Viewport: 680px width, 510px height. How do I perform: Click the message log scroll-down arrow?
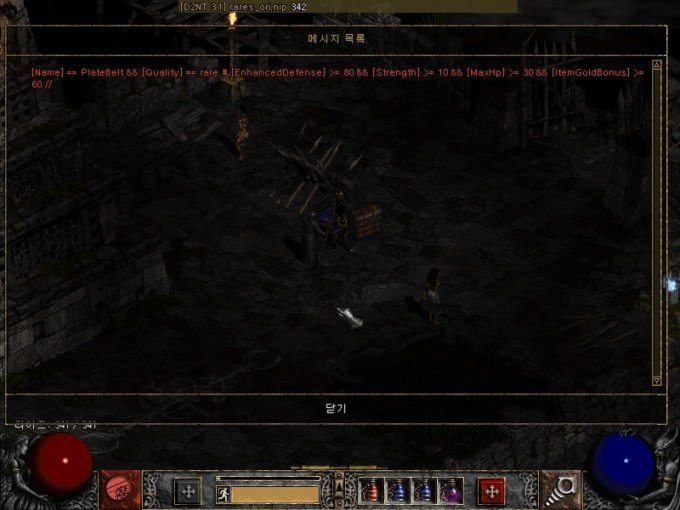(x=656, y=381)
